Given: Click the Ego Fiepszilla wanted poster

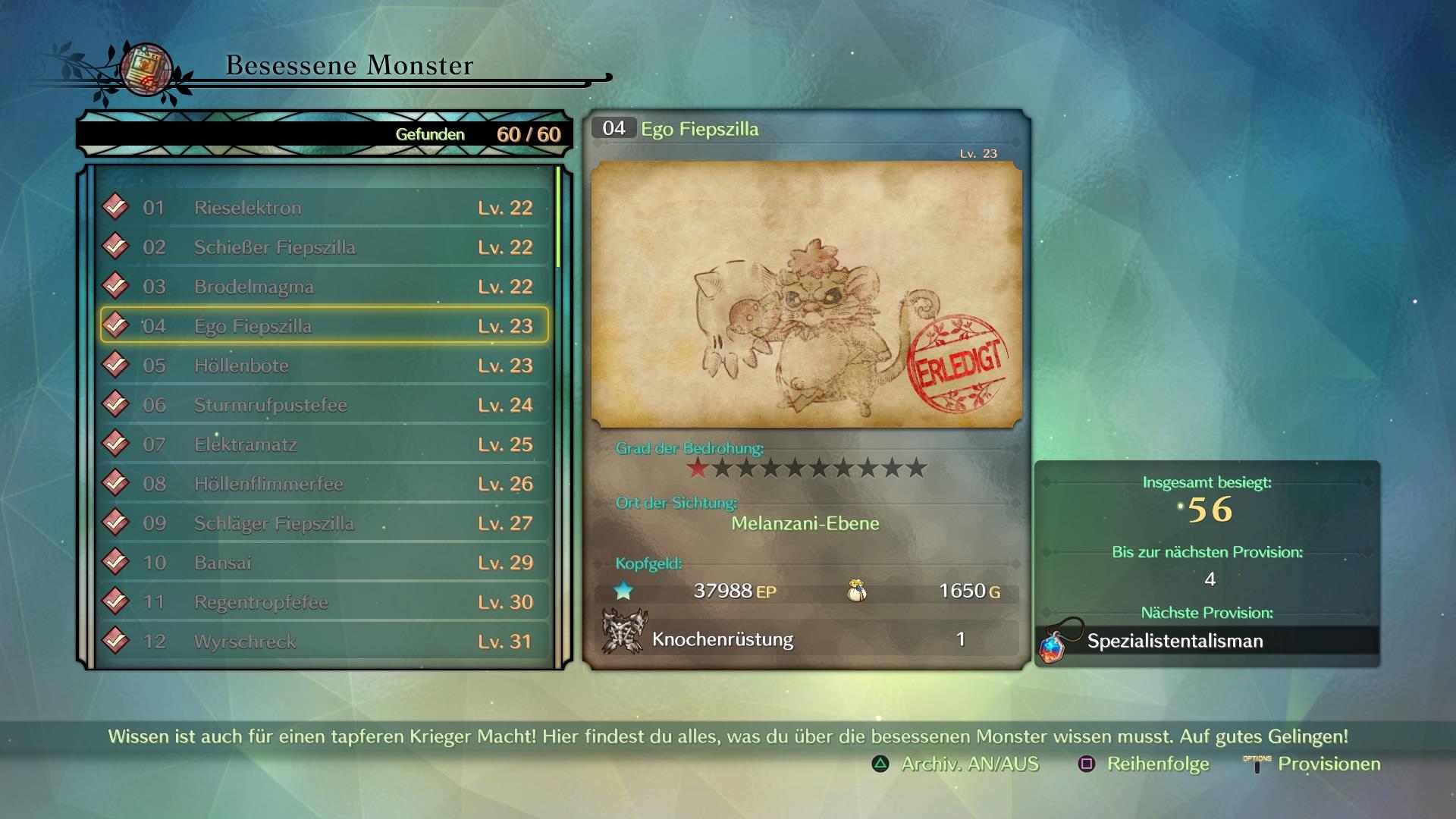Looking at the screenshot, I should pos(806,294).
